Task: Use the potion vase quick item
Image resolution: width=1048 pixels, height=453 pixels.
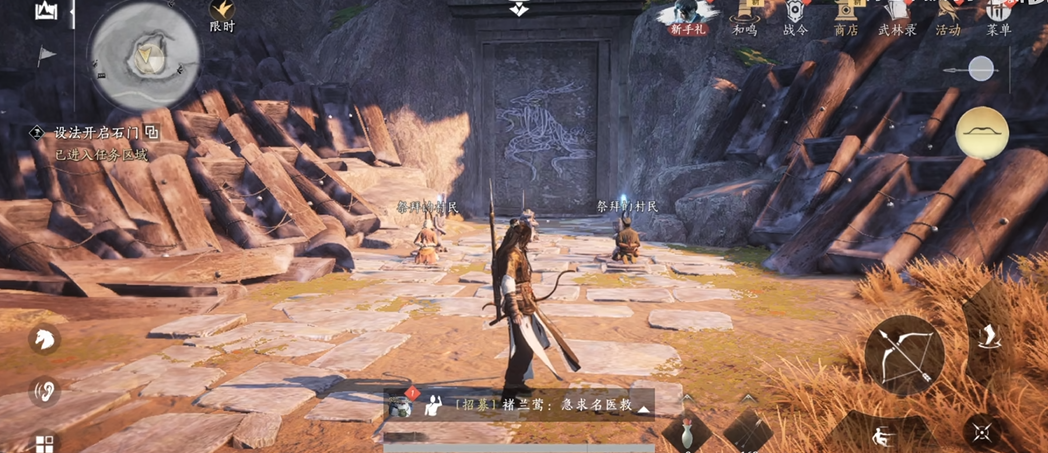Action: [x=685, y=434]
